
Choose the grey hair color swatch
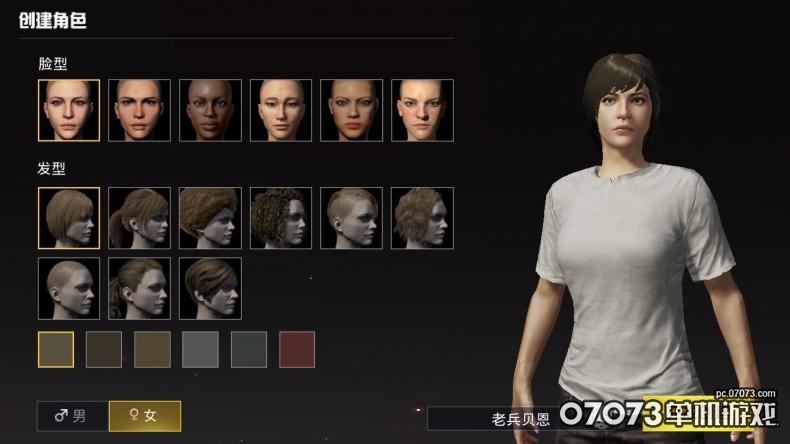(x=200, y=349)
